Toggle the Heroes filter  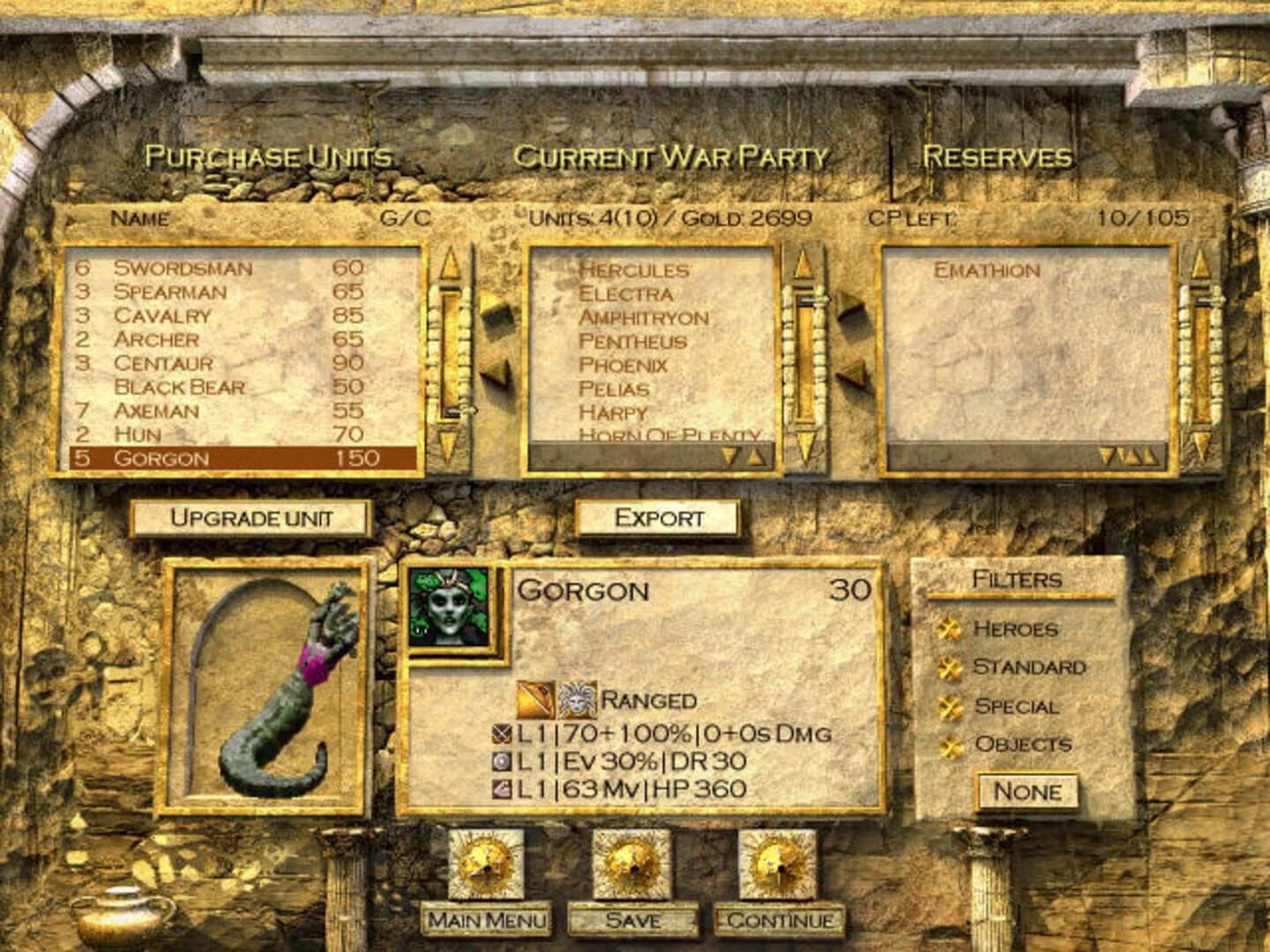pos(951,629)
